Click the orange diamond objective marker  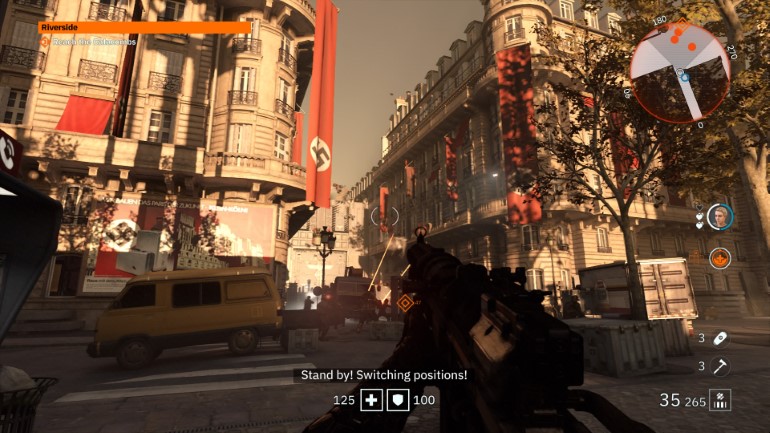click(x=405, y=302)
